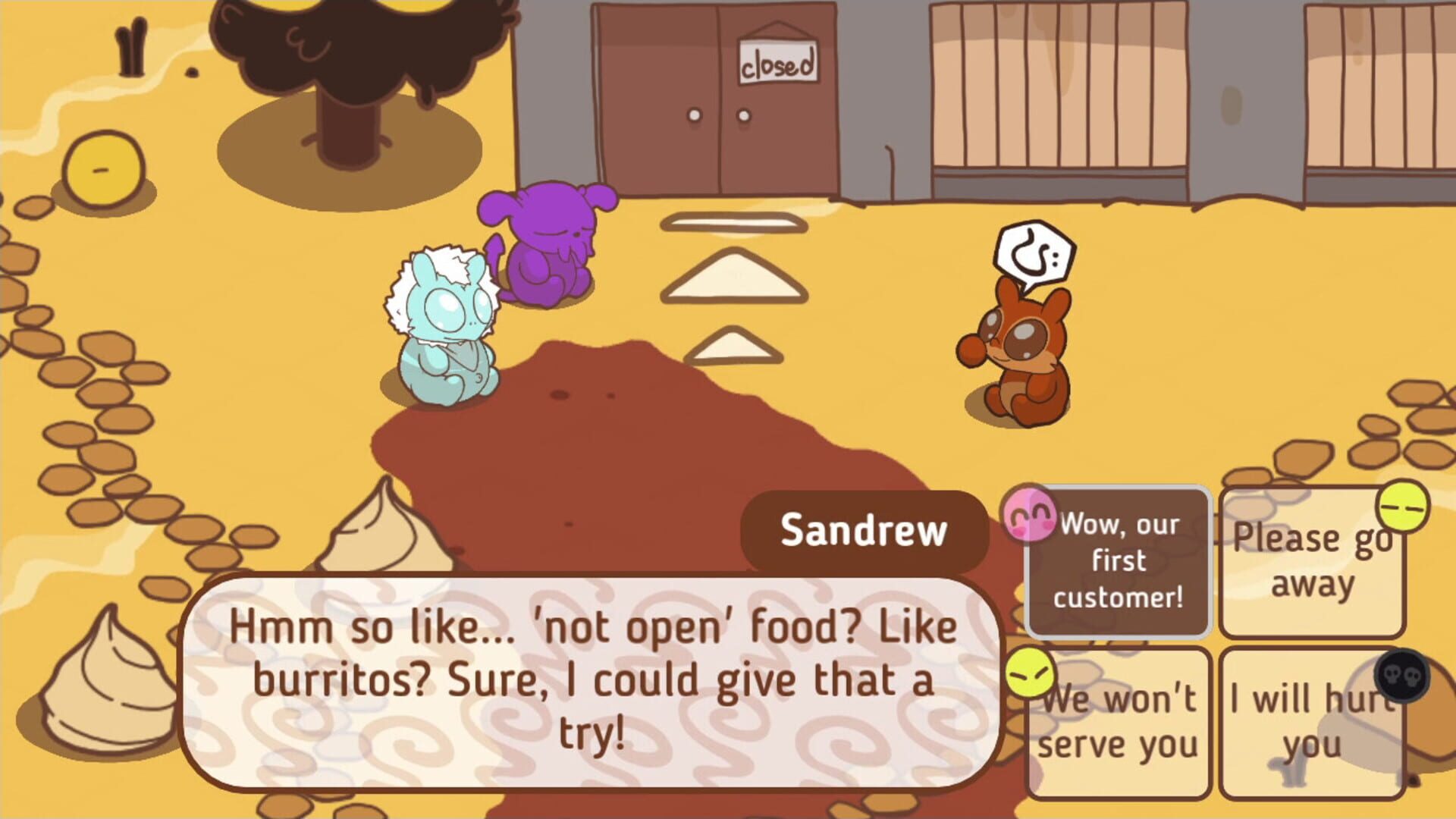Click the Sandrew name plate
The height and width of the screenshot is (819, 1456).
864,529
